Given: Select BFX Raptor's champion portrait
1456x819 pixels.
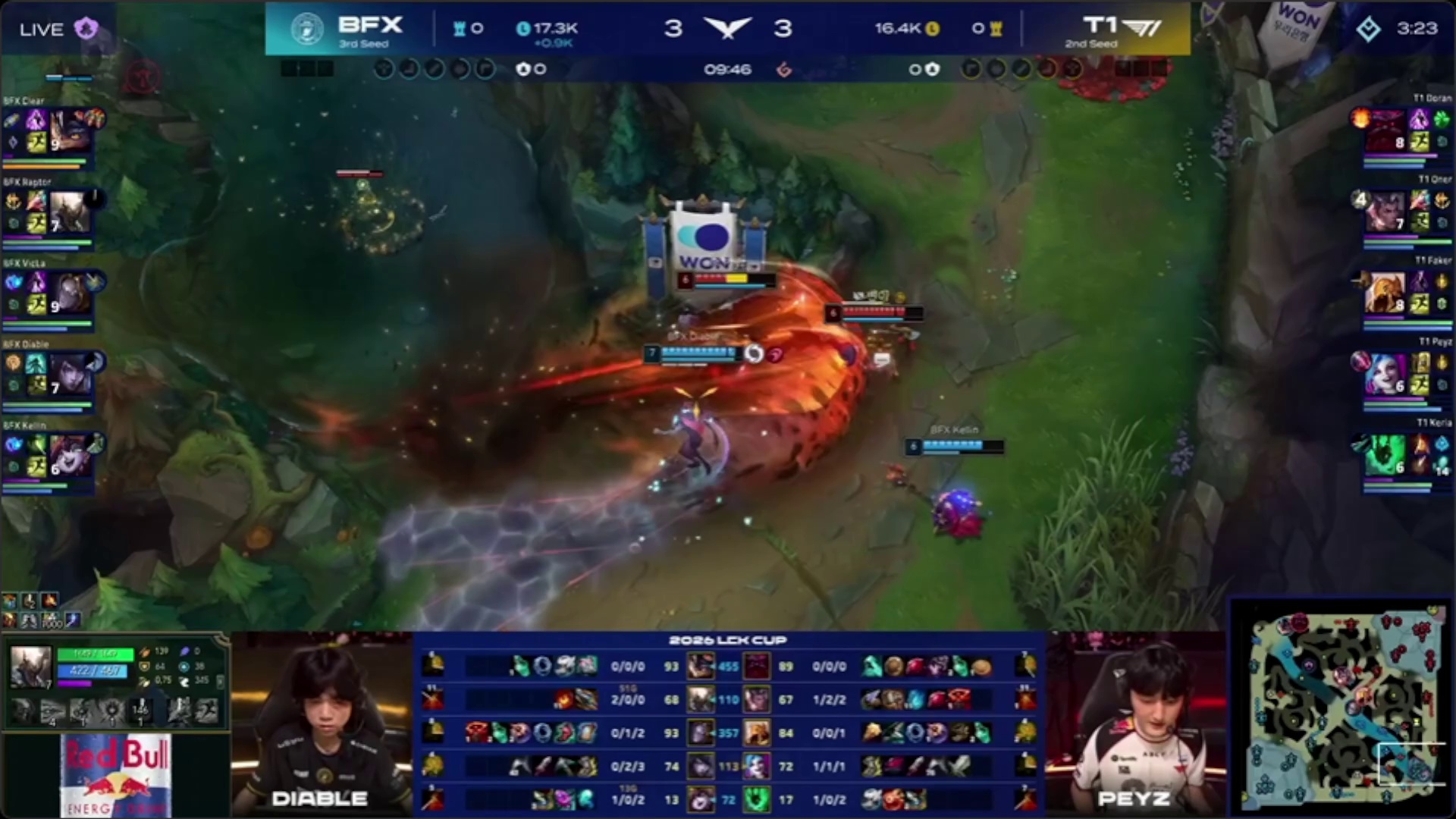Looking at the screenshot, I should (70, 212).
